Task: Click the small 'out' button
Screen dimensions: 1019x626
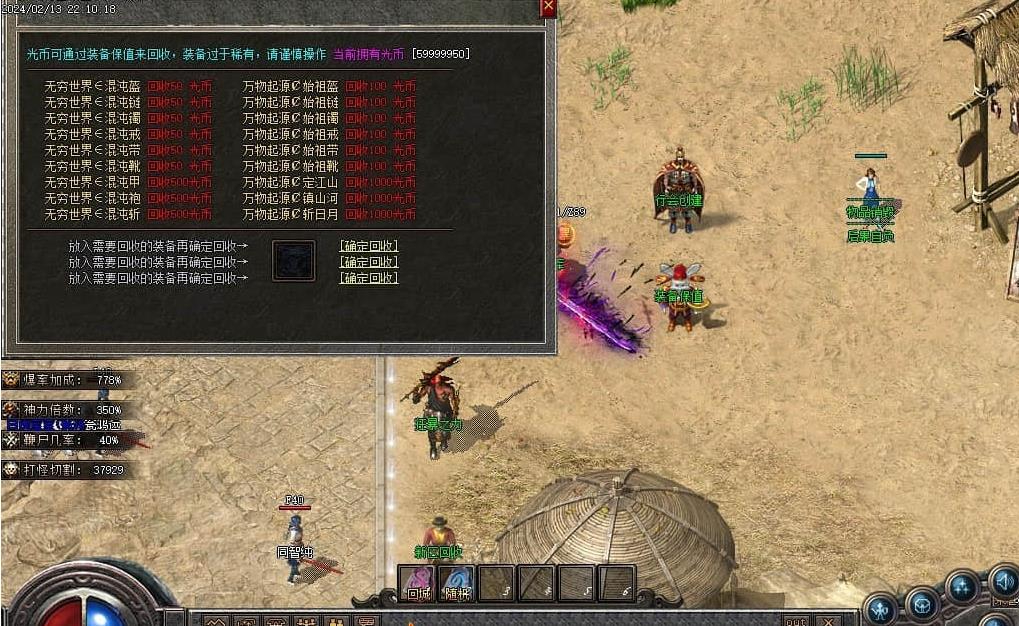Action: (796, 621)
